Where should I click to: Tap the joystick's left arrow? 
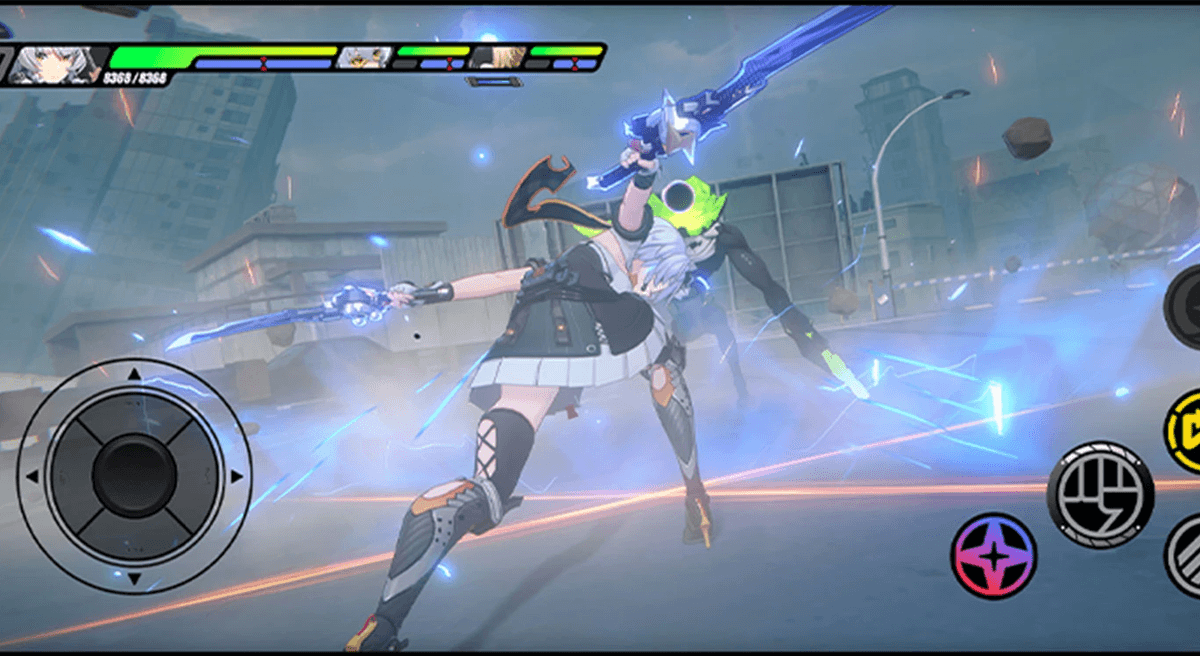33,476
